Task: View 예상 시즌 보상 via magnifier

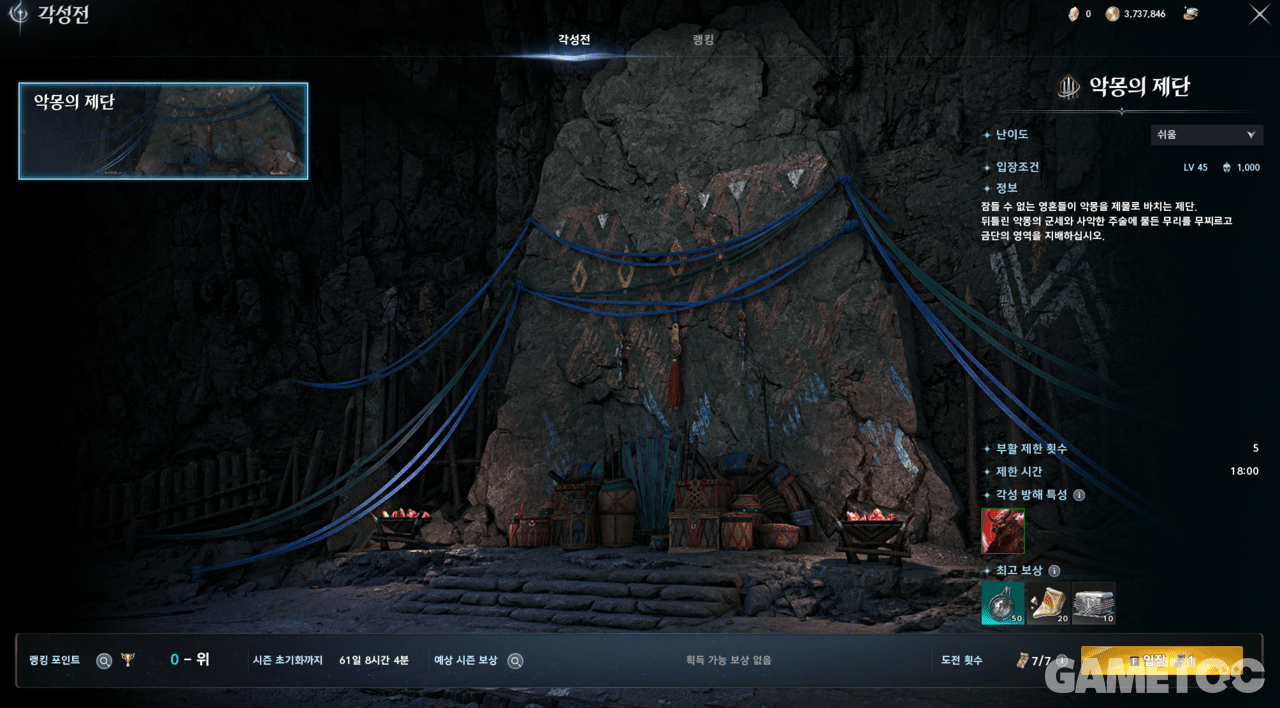Action: click(x=515, y=661)
